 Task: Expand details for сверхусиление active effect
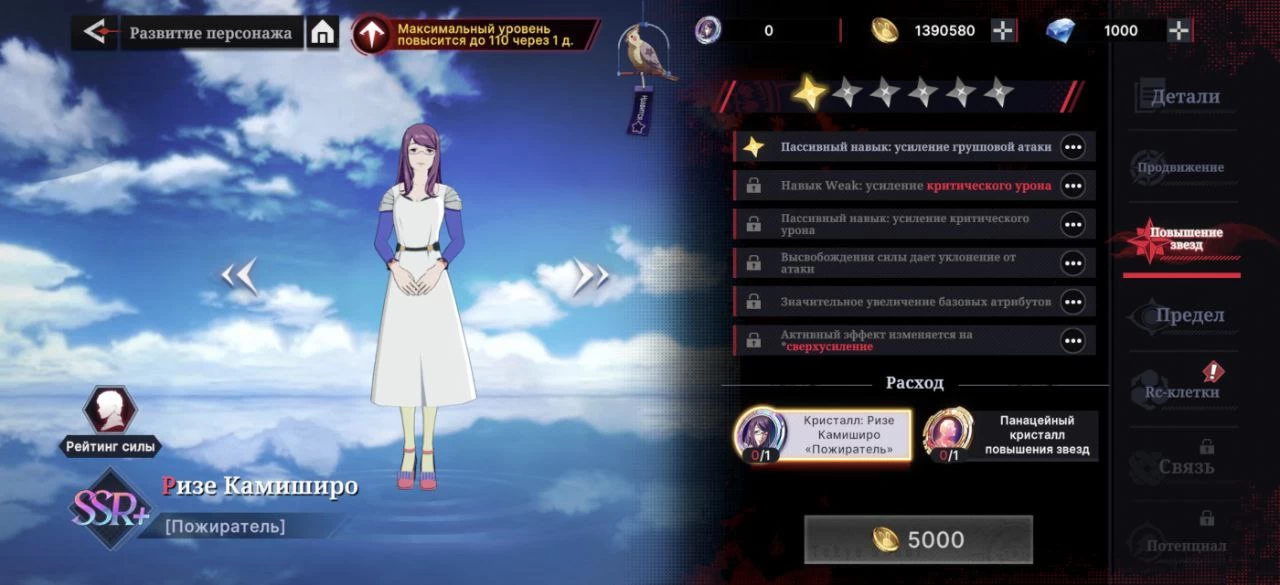(1073, 341)
